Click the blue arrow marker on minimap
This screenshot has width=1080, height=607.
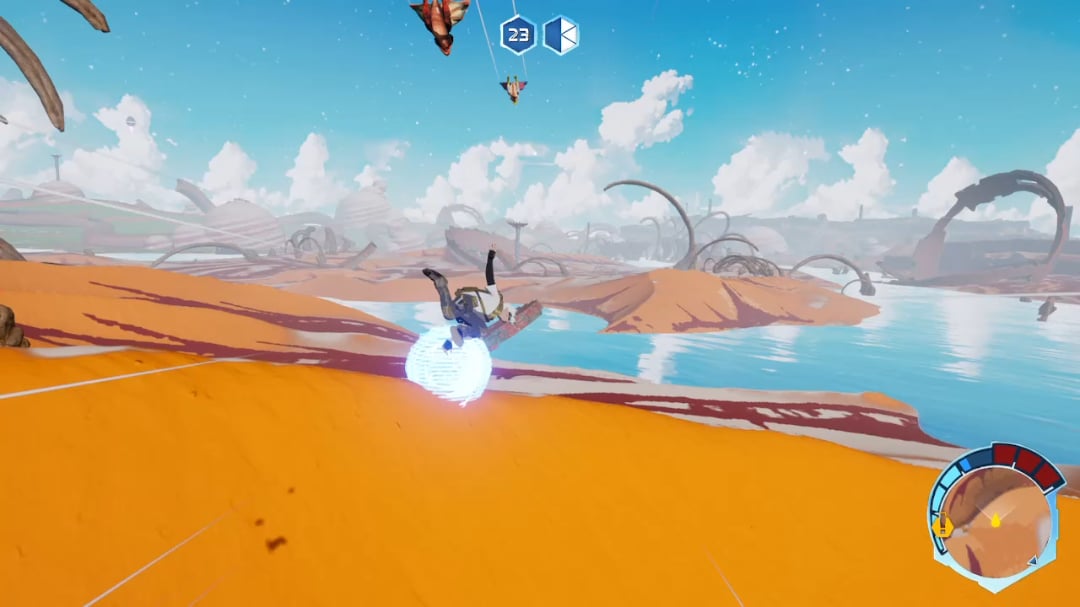pyautogui.click(x=1032, y=561)
